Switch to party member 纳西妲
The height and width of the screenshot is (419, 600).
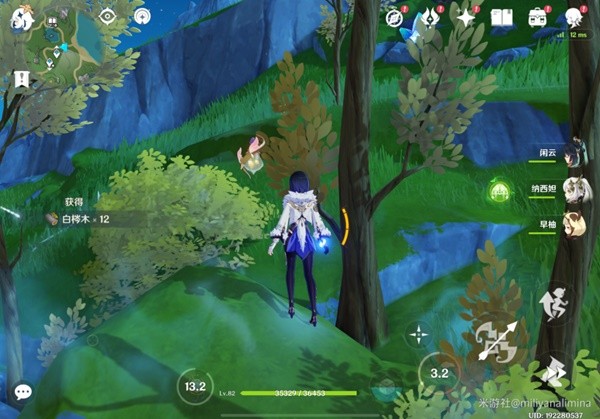(573, 190)
